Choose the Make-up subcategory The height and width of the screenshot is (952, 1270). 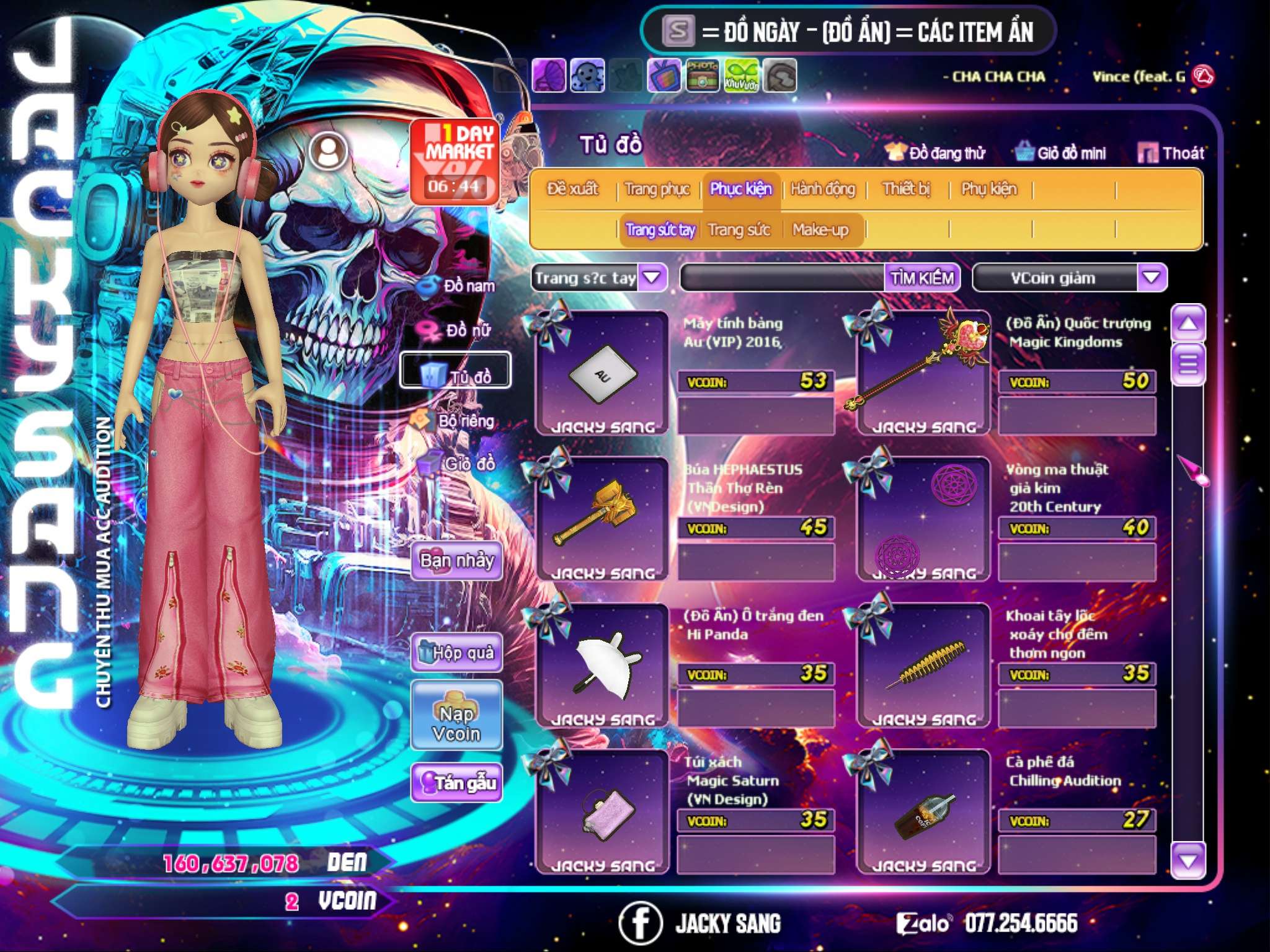point(820,230)
